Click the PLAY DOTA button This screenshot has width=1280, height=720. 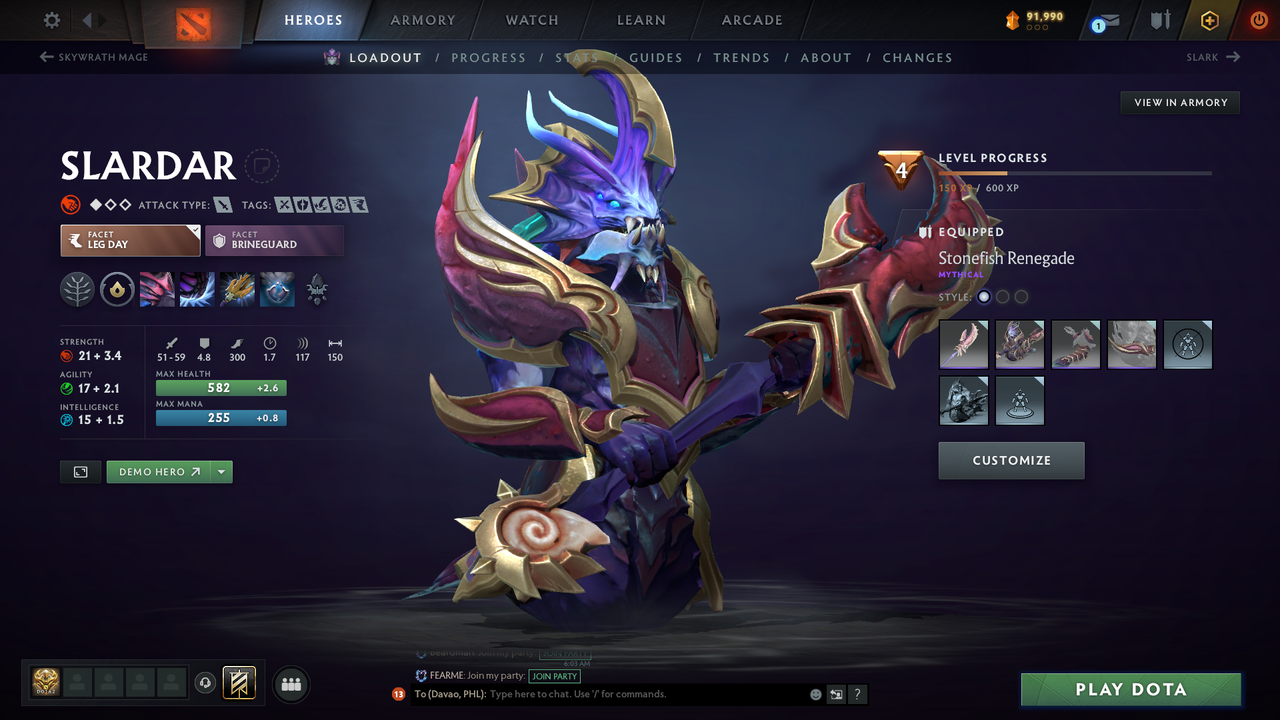click(x=1130, y=689)
